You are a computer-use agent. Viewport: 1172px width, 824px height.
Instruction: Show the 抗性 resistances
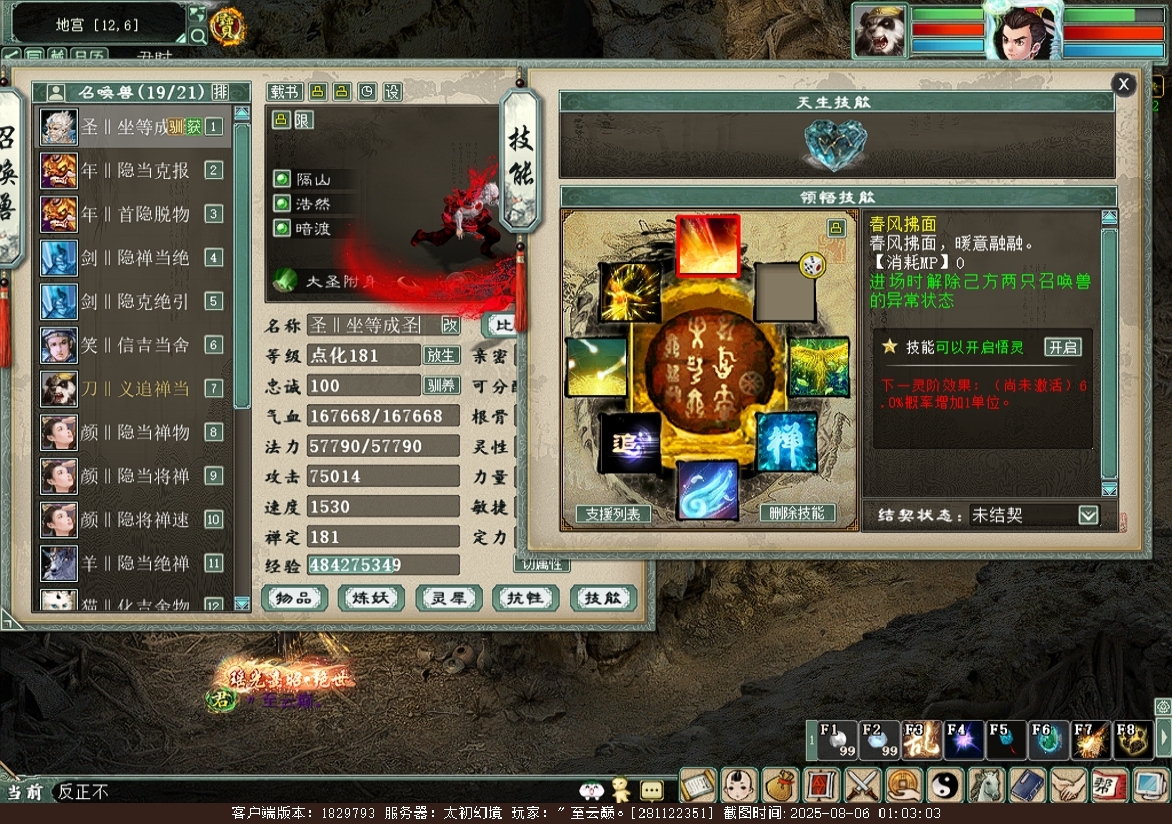click(526, 598)
